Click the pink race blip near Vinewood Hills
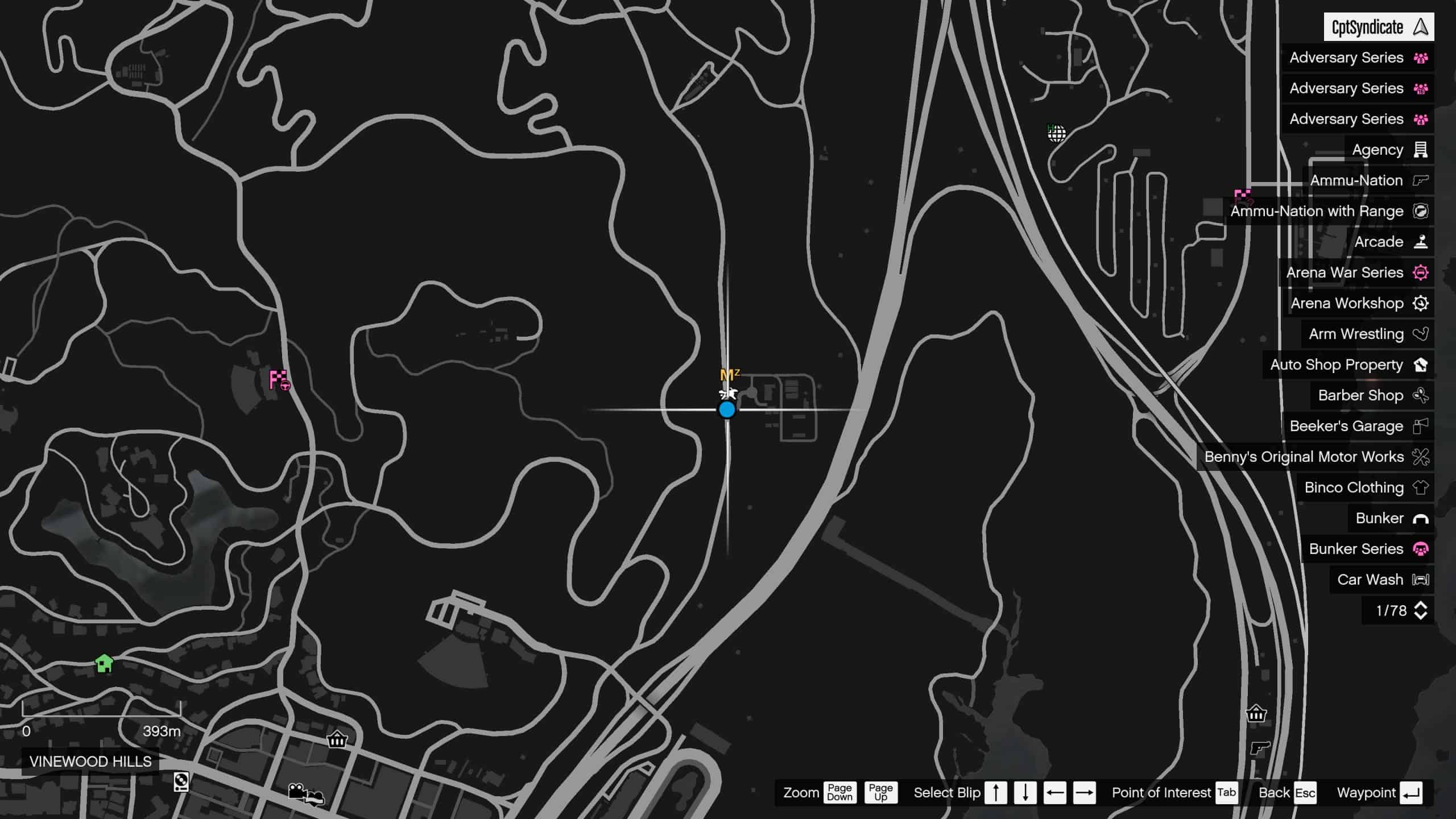This screenshot has width=1456, height=819. (279, 380)
